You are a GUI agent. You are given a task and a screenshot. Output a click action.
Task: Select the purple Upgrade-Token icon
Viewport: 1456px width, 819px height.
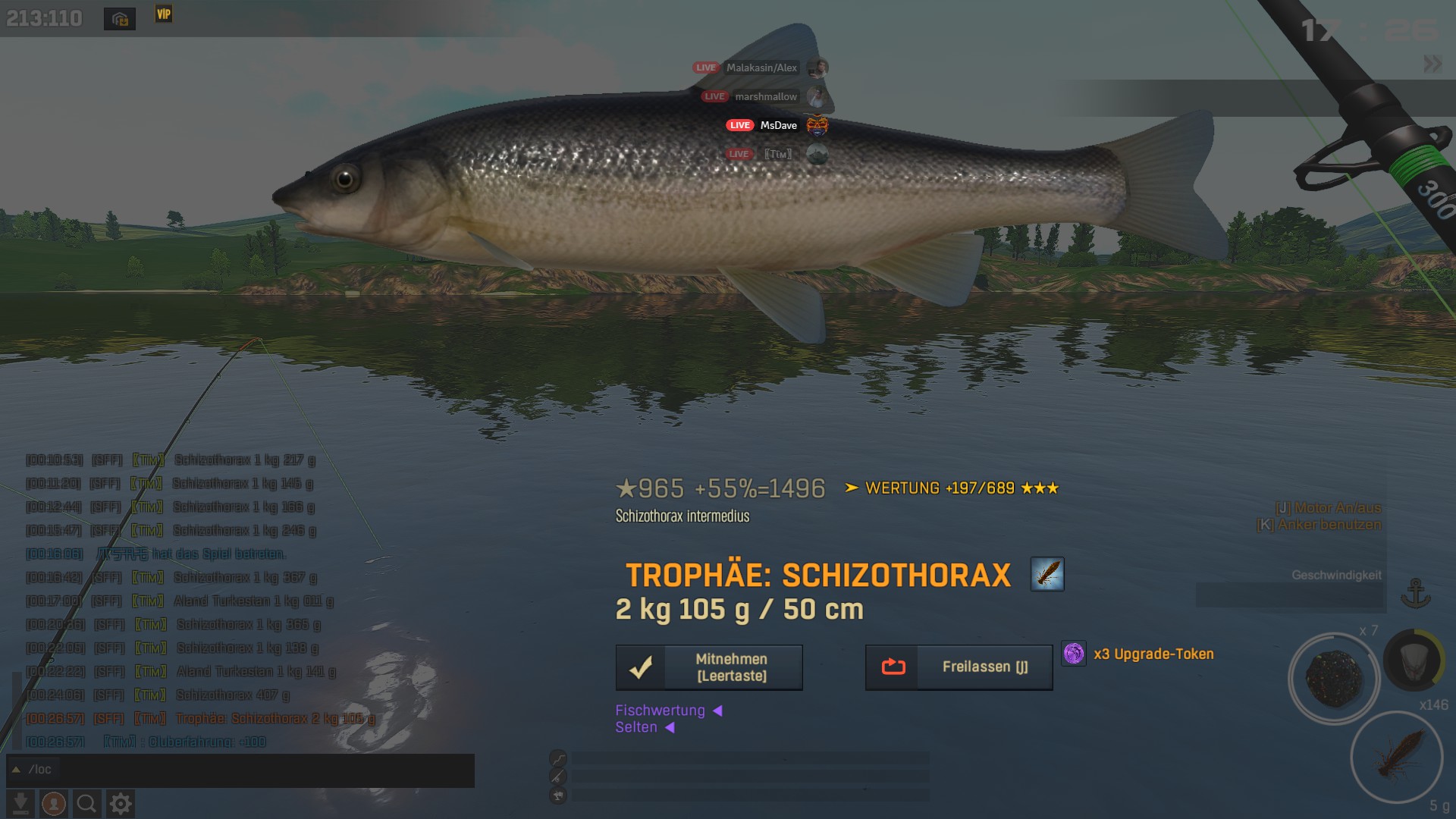tap(1074, 654)
